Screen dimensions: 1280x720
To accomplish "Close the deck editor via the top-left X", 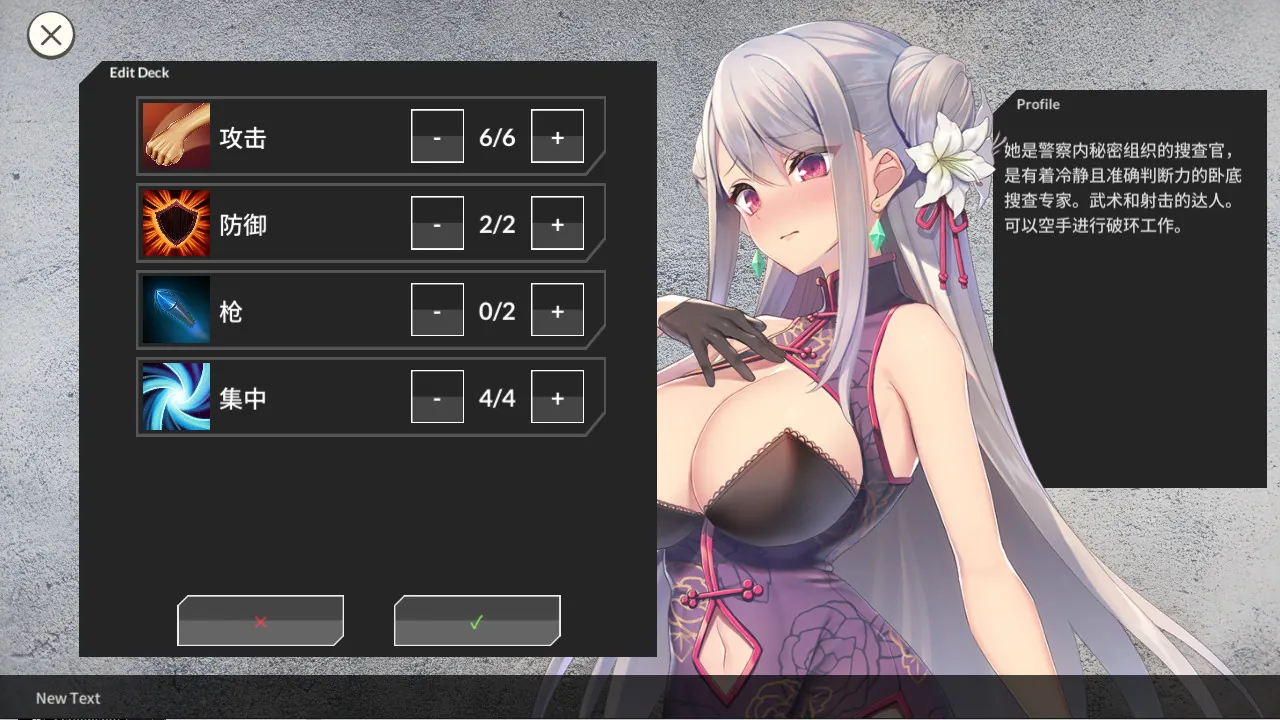I will click(50, 35).
